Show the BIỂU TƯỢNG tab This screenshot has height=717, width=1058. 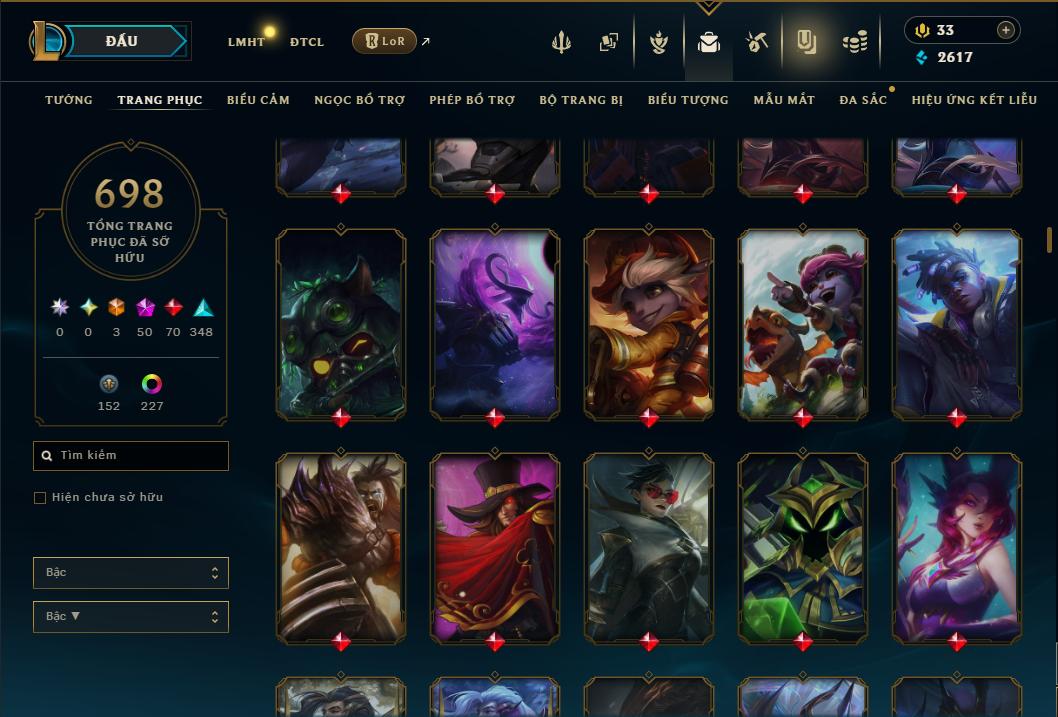(x=688, y=100)
